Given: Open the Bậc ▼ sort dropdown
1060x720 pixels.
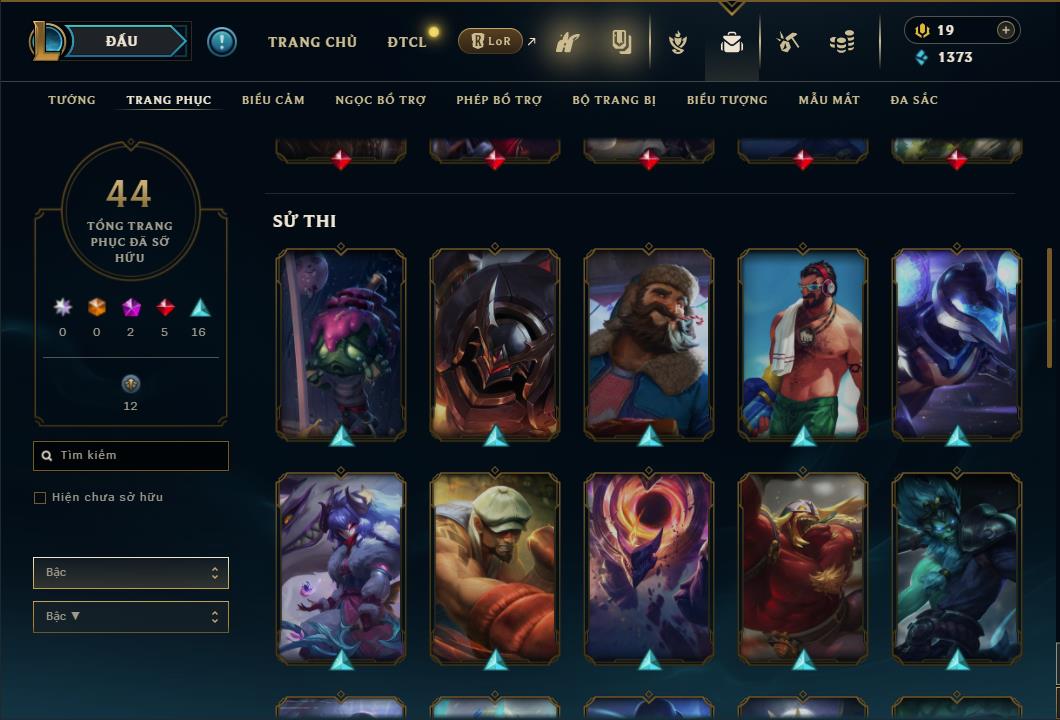Looking at the screenshot, I should coord(131,617).
